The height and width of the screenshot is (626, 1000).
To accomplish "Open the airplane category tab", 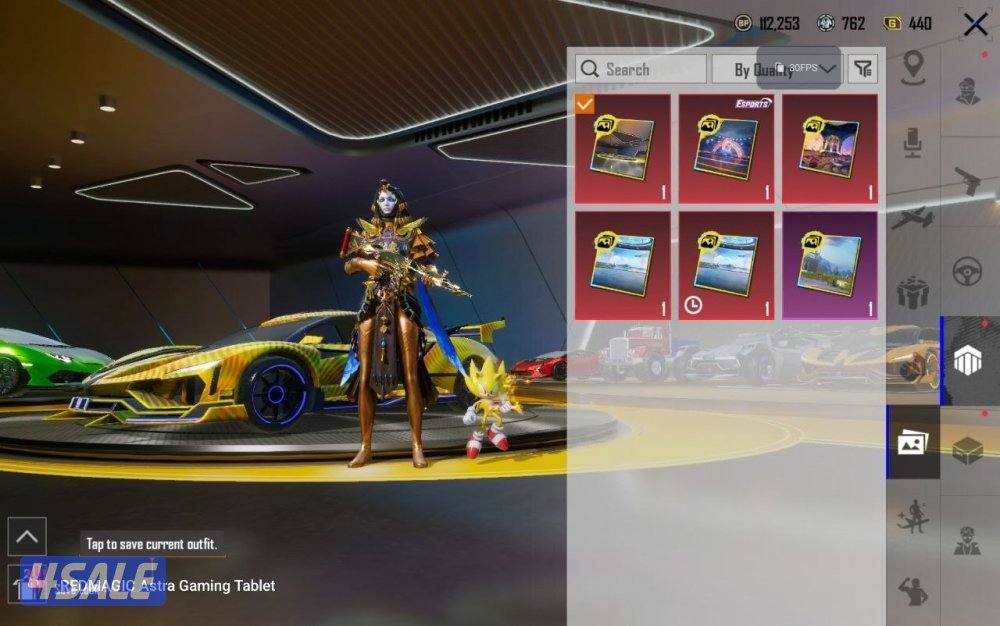I will 912,218.
